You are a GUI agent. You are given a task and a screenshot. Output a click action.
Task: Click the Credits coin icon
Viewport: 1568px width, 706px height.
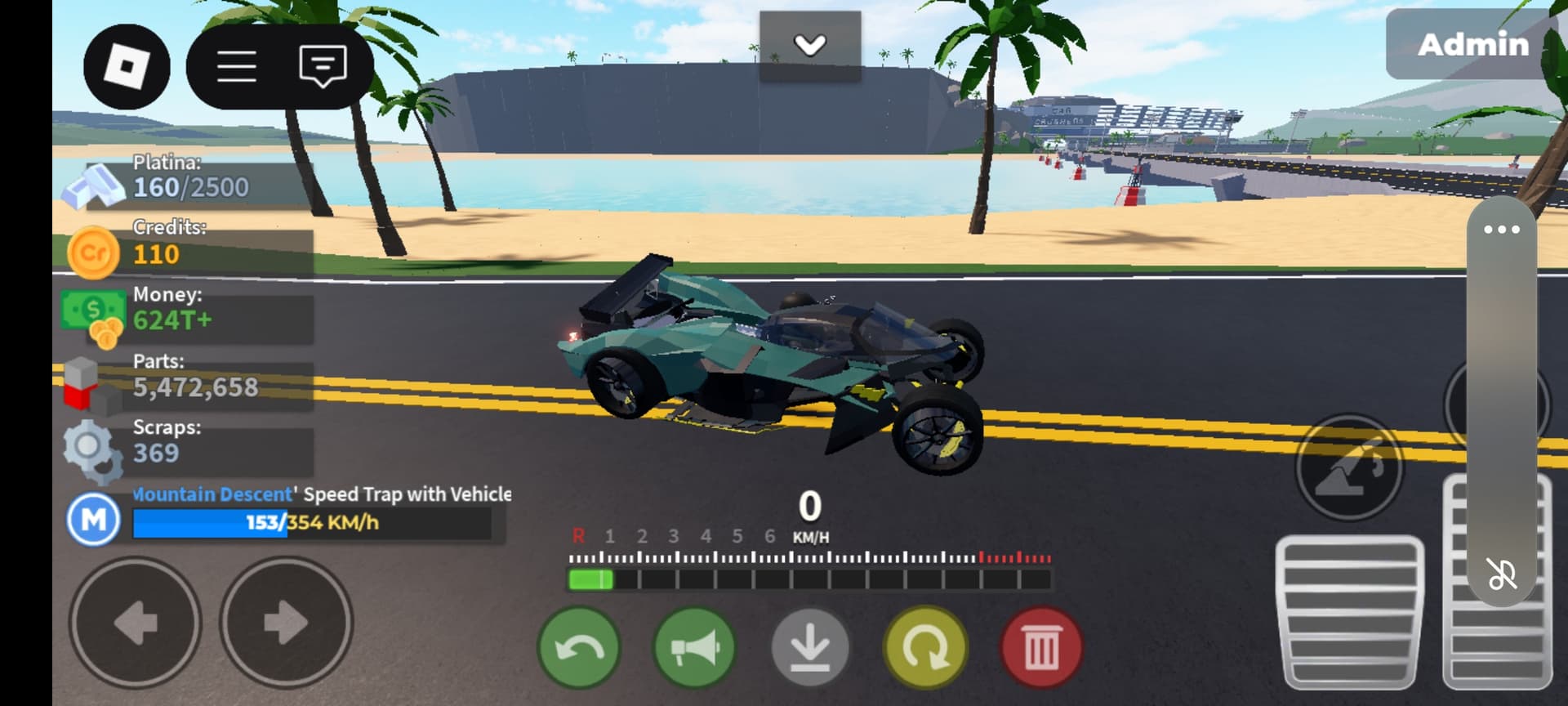93,253
